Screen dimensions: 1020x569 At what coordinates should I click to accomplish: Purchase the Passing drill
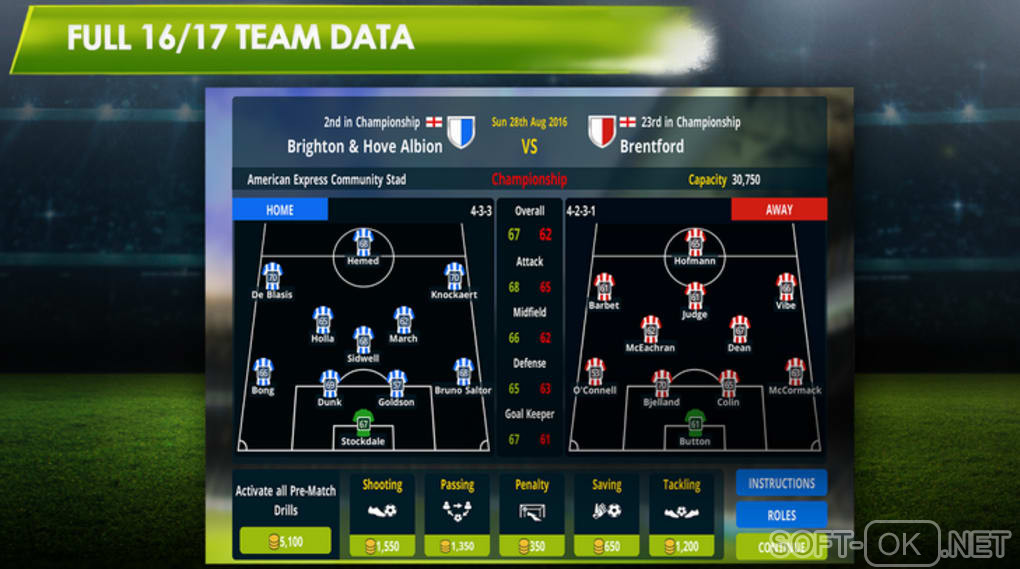pyautogui.click(x=457, y=546)
